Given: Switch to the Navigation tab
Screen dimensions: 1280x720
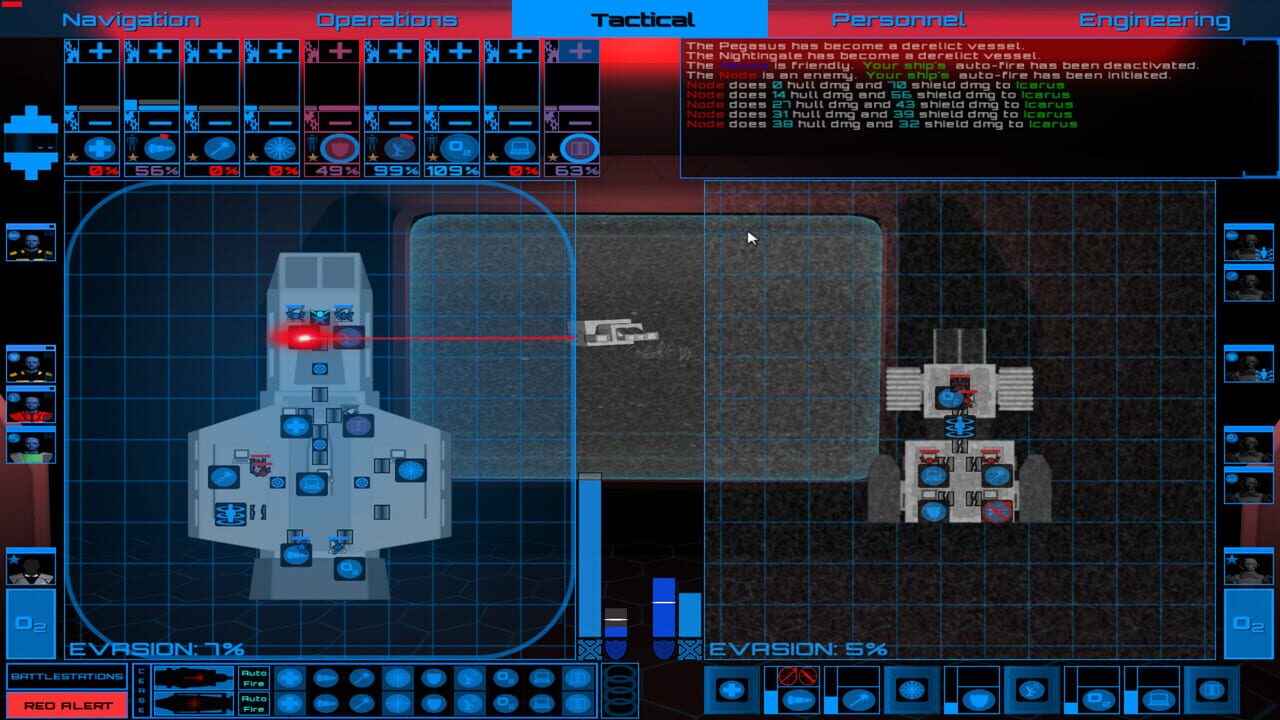Looking at the screenshot, I should (128, 18).
